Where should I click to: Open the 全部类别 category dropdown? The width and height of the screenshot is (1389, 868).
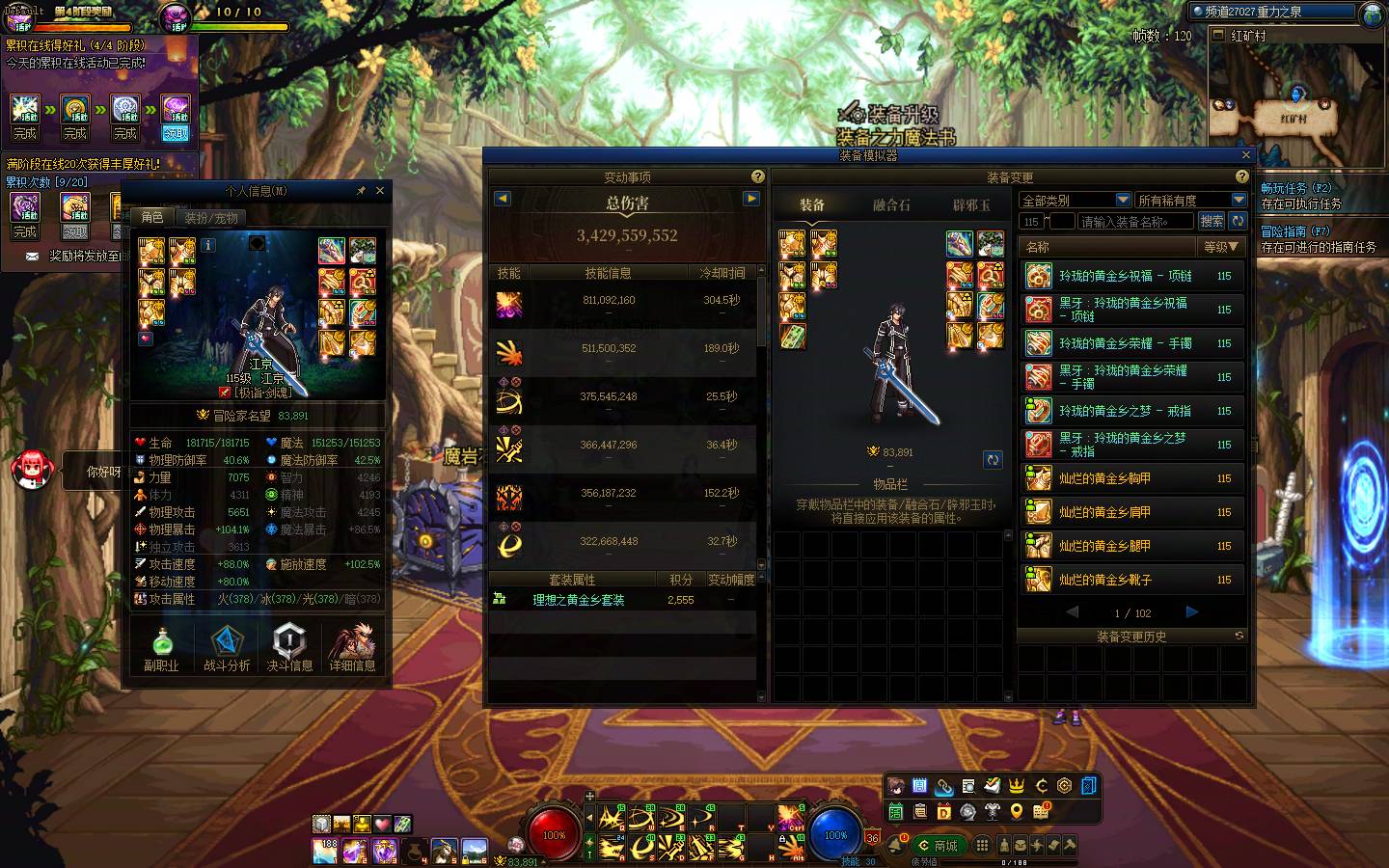click(x=1076, y=200)
